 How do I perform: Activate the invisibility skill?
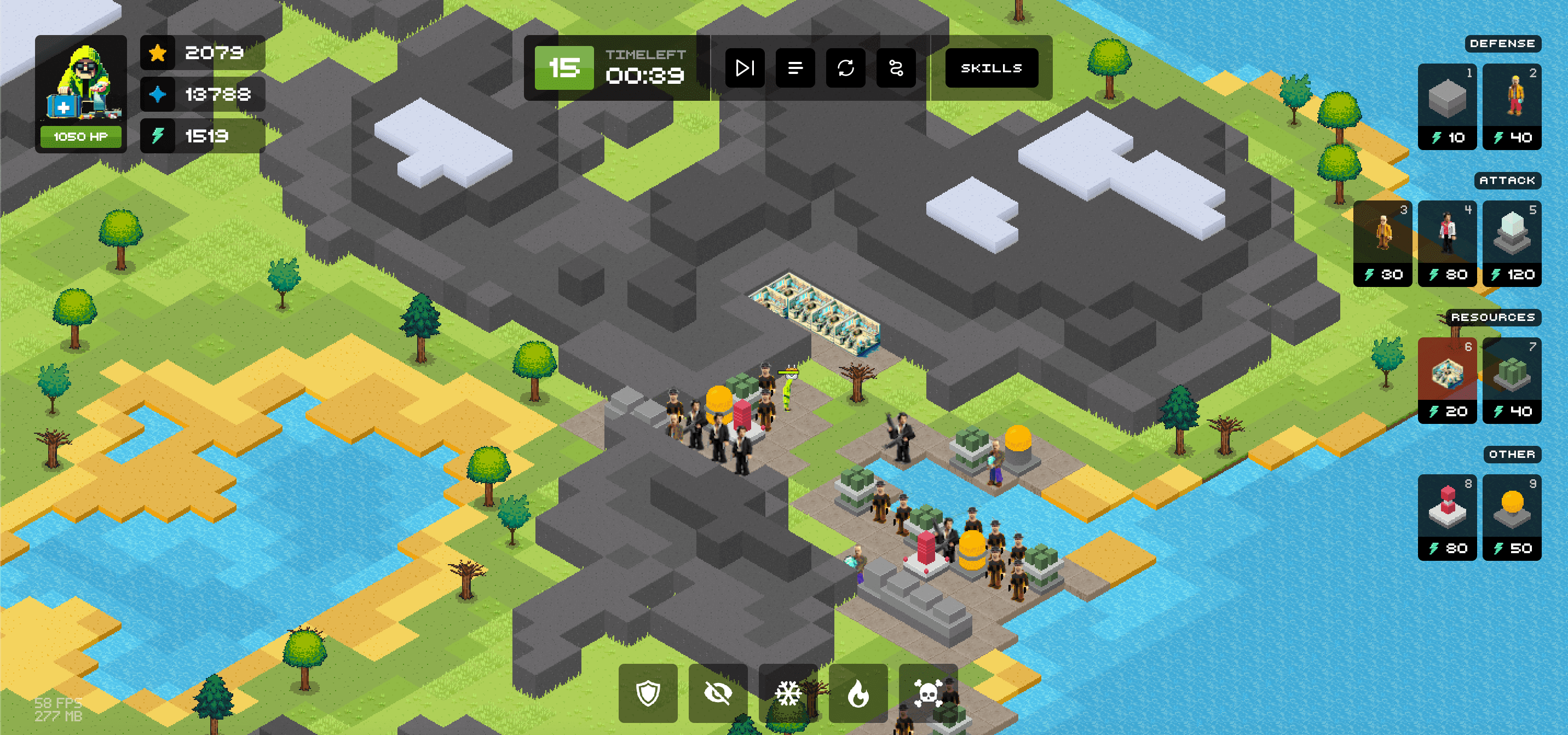(718, 694)
